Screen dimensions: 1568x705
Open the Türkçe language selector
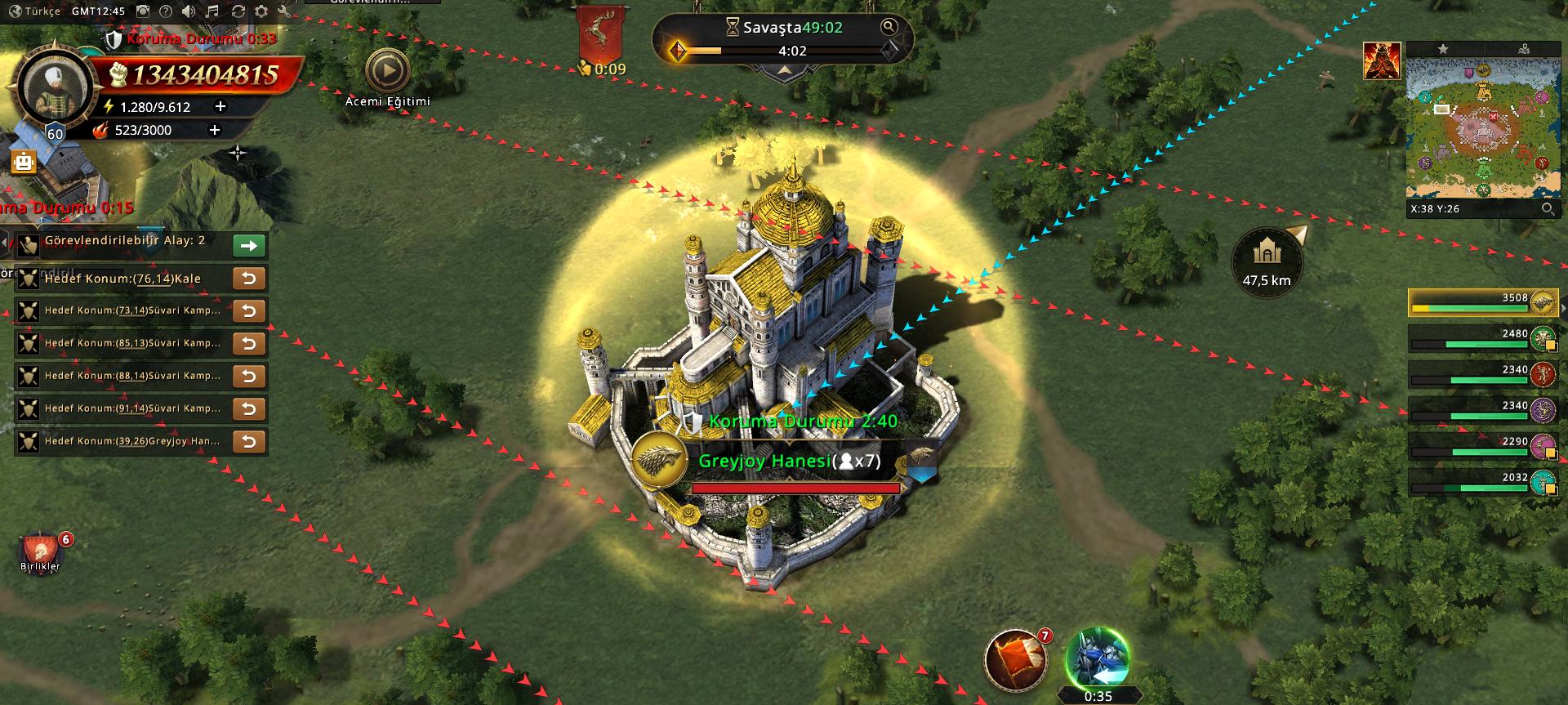click(x=34, y=11)
